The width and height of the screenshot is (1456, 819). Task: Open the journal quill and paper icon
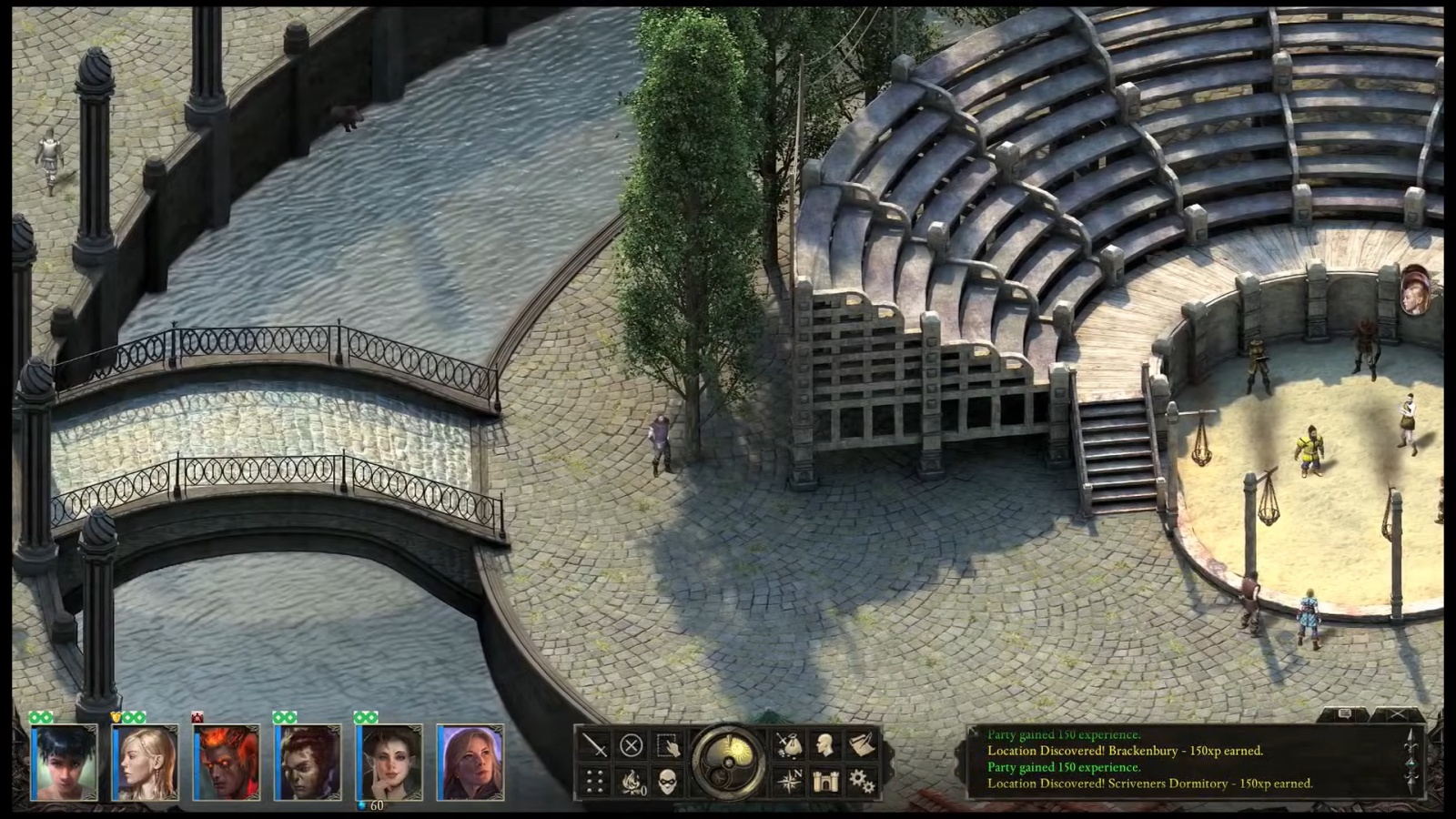coord(862,746)
